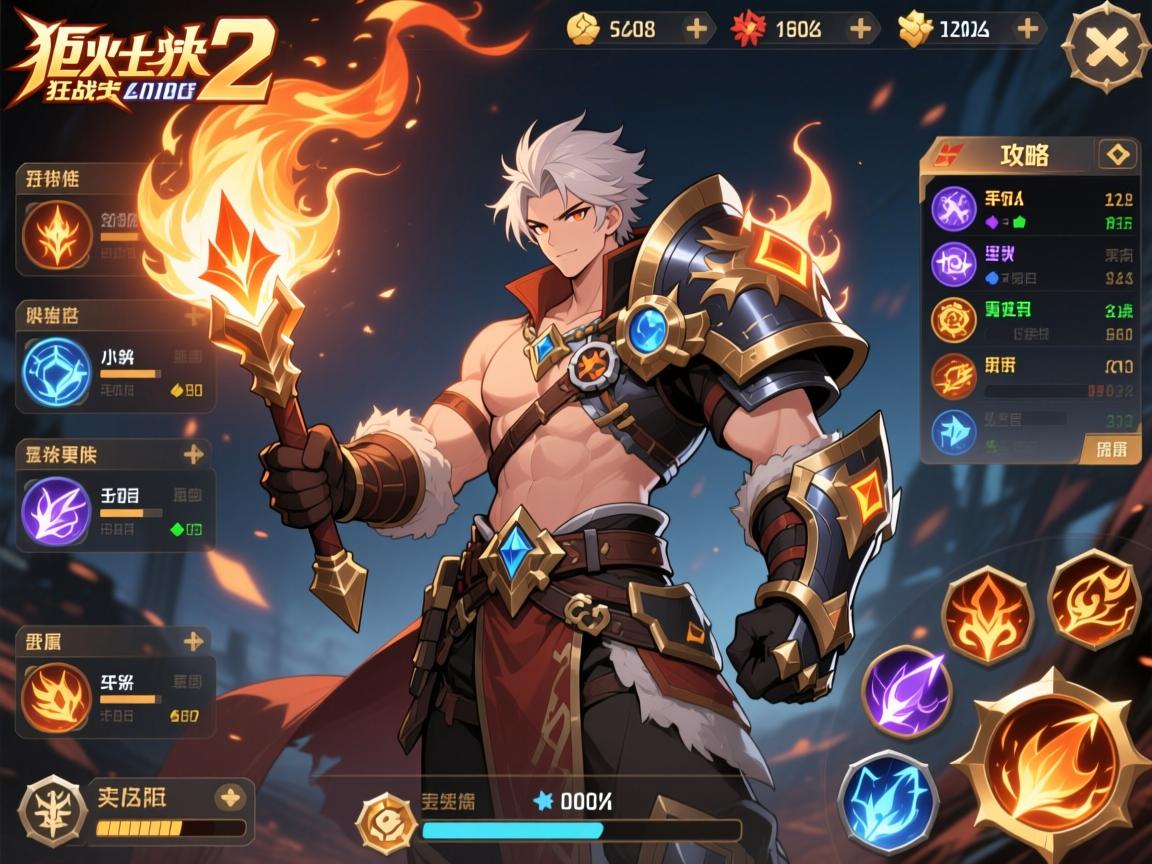Screen dimensions: 1152x864
Task: Choose the golden swirl entry with green title
Action: point(953,319)
